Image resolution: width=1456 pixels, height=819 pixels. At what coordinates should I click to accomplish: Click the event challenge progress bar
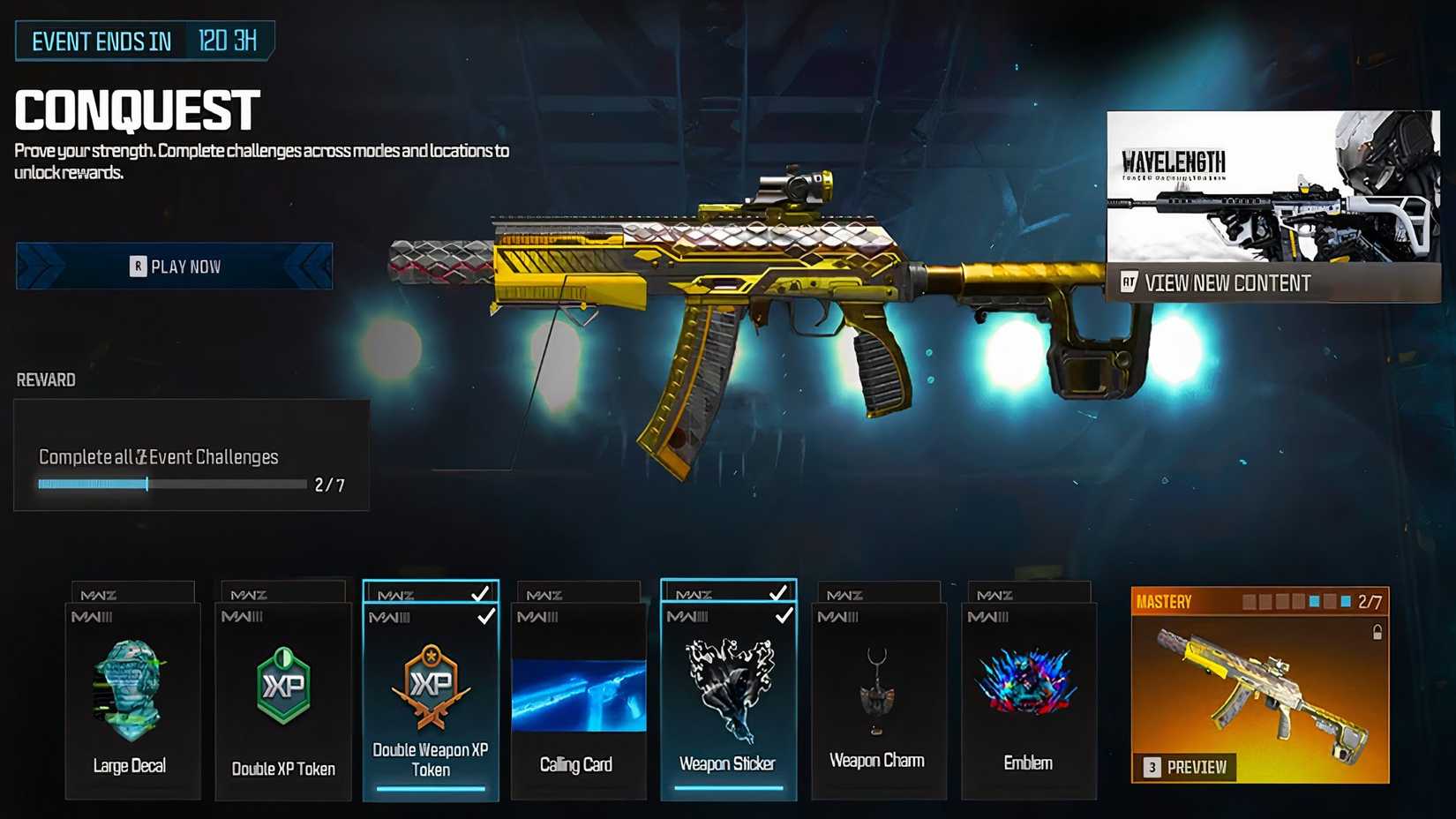click(x=170, y=484)
